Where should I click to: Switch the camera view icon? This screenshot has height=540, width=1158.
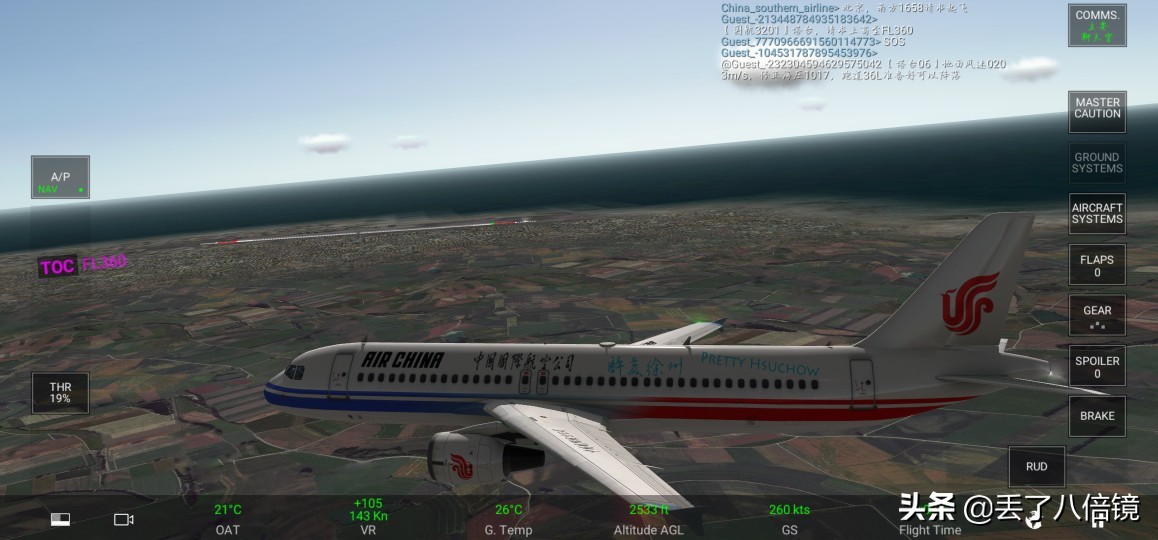(x=124, y=520)
